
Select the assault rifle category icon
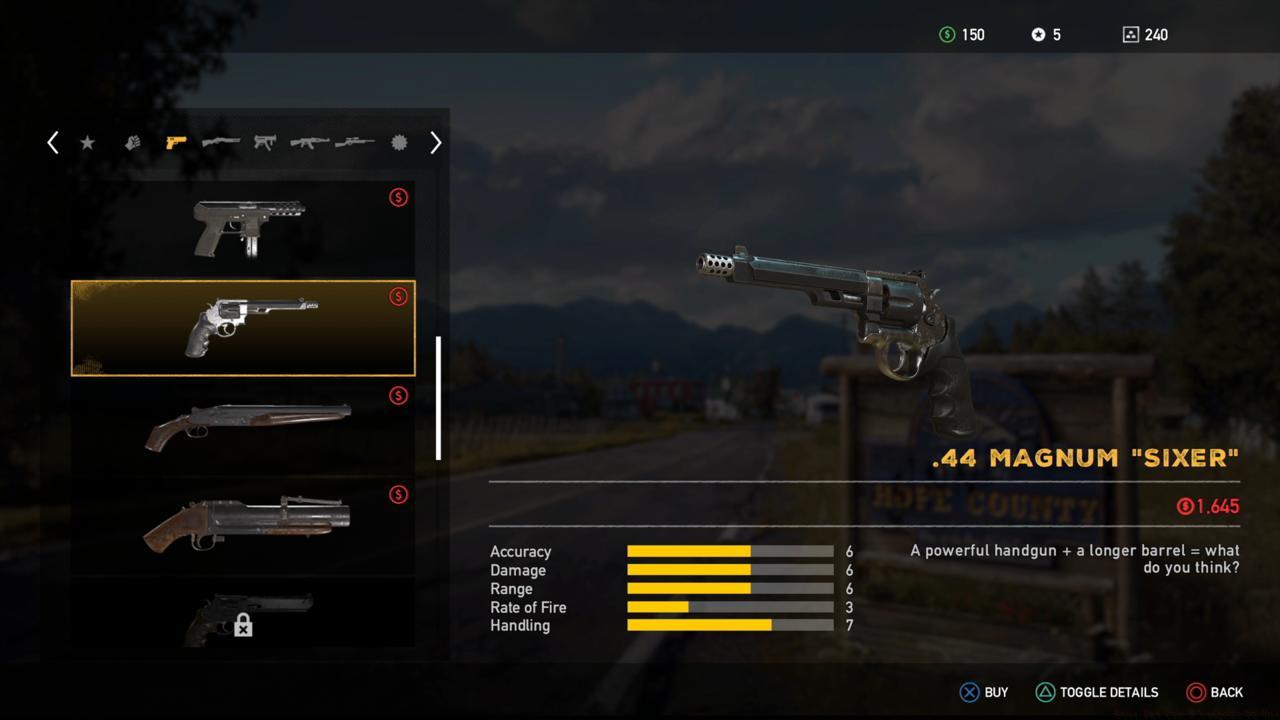click(x=308, y=142)
